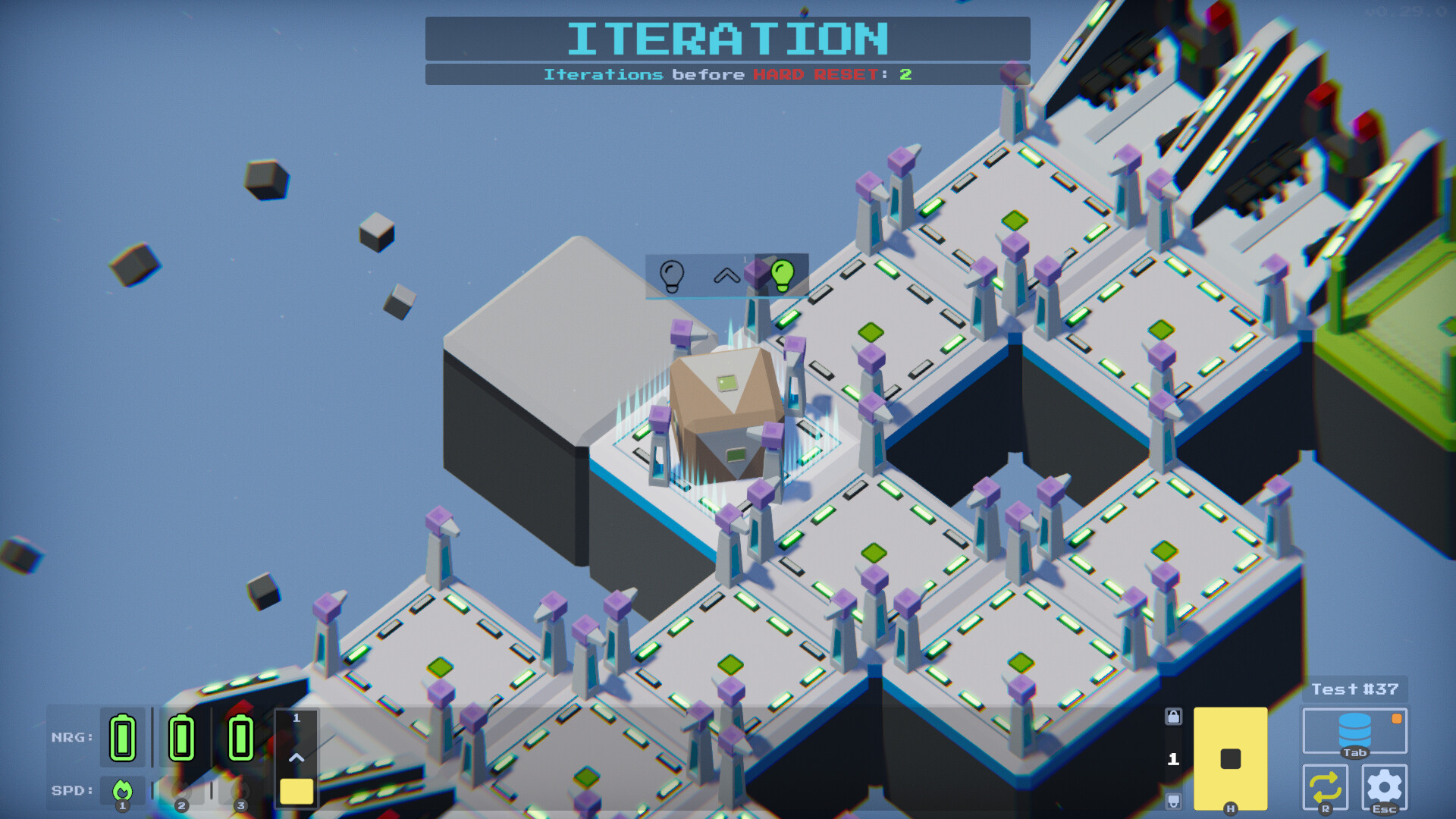Expand the hotbar slot using its up arrow

click(x=297, y=756)
